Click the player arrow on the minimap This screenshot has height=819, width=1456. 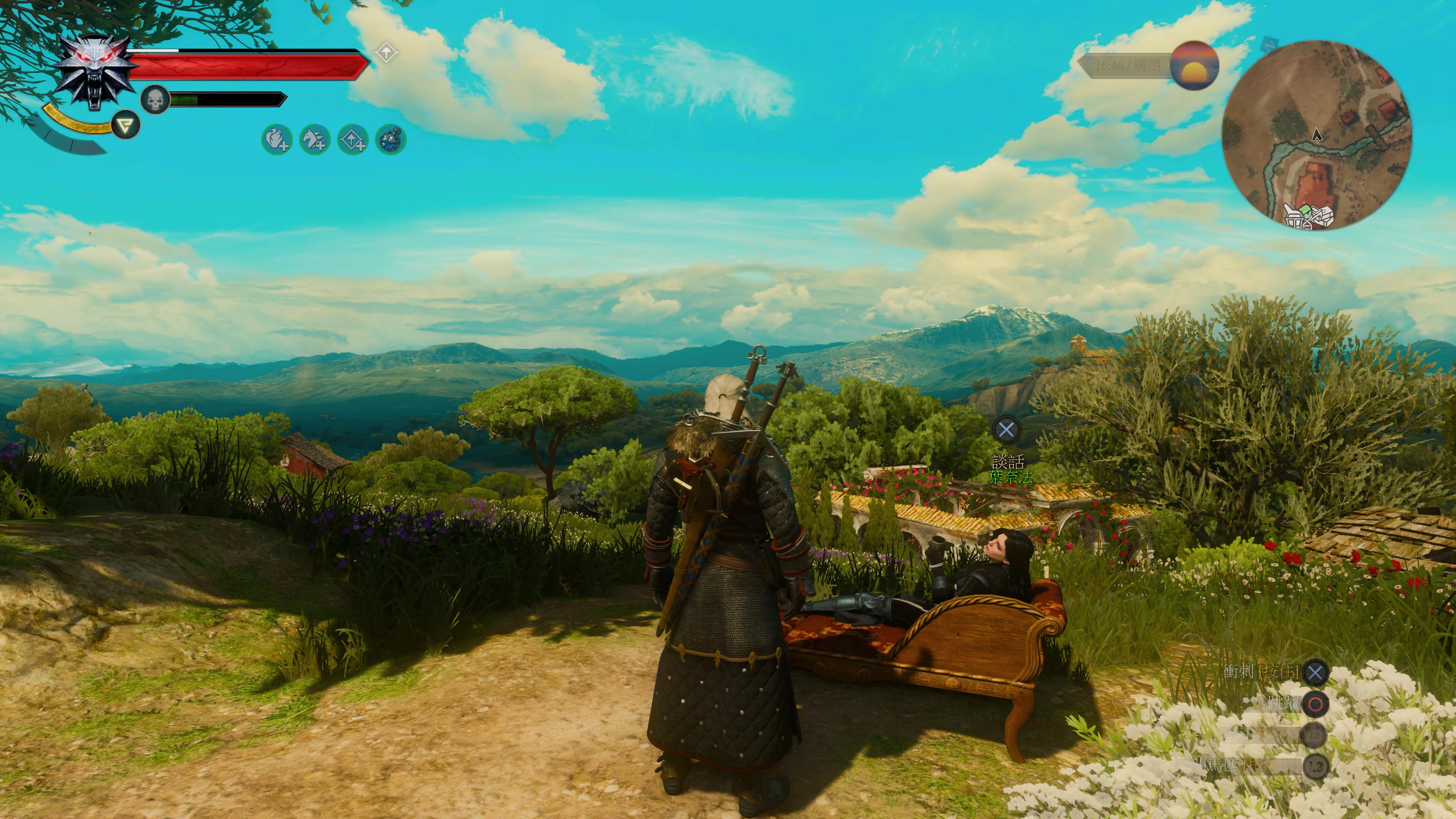click(1317, 135)
